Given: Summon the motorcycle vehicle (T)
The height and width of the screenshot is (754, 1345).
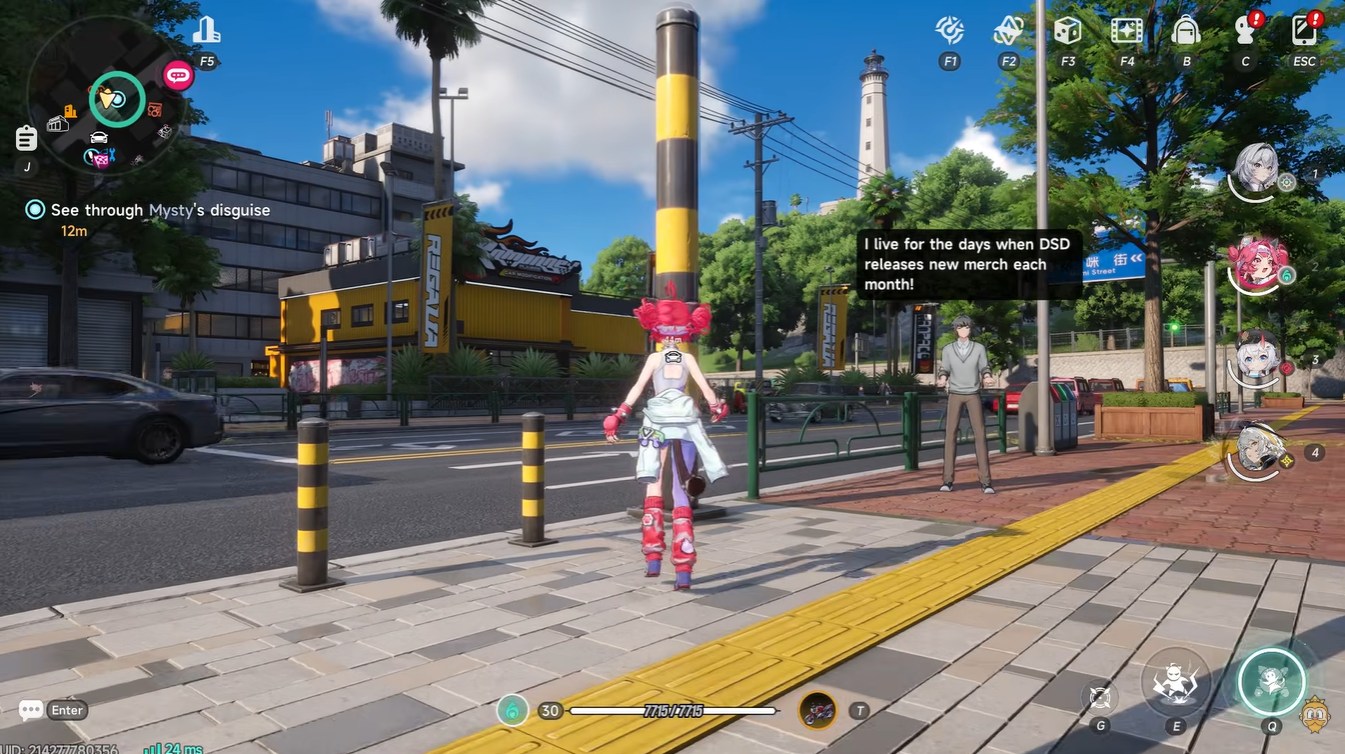Looking at the screenshot, I should pyautogui.click(x=817, y=710).
